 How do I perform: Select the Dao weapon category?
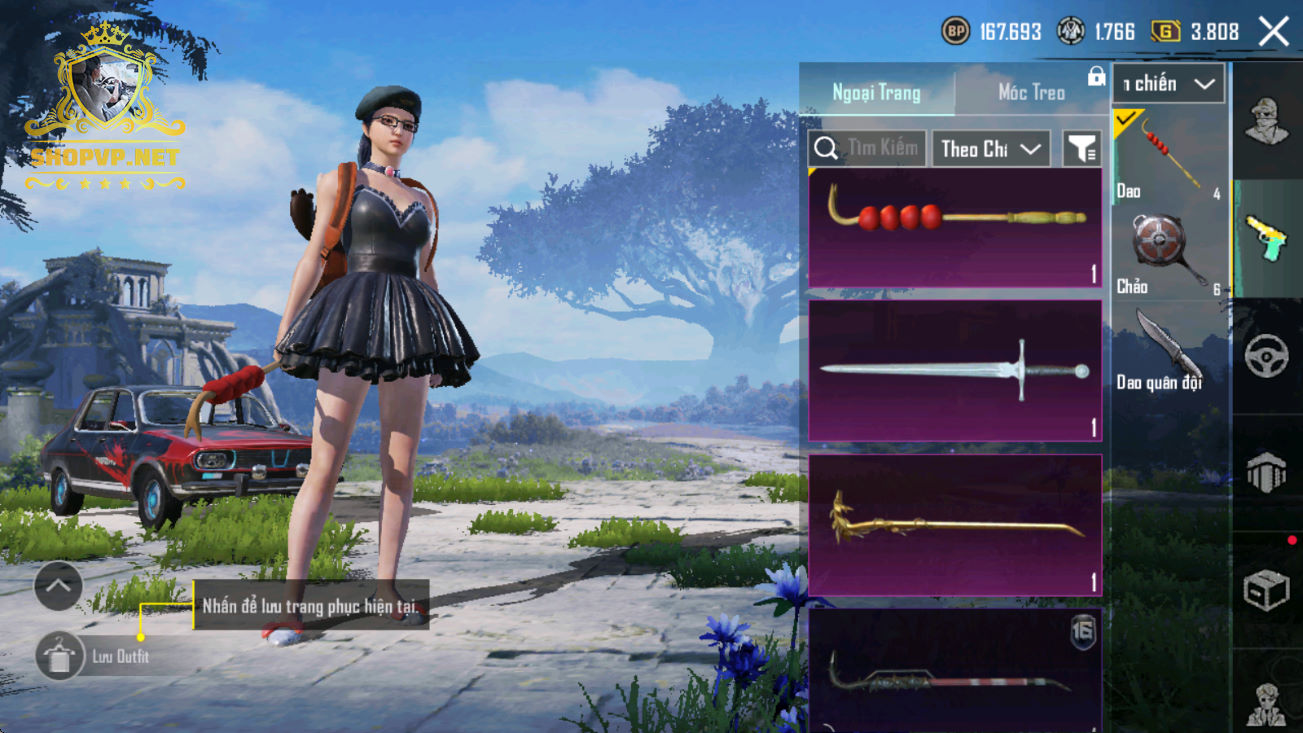(1168, 157)
